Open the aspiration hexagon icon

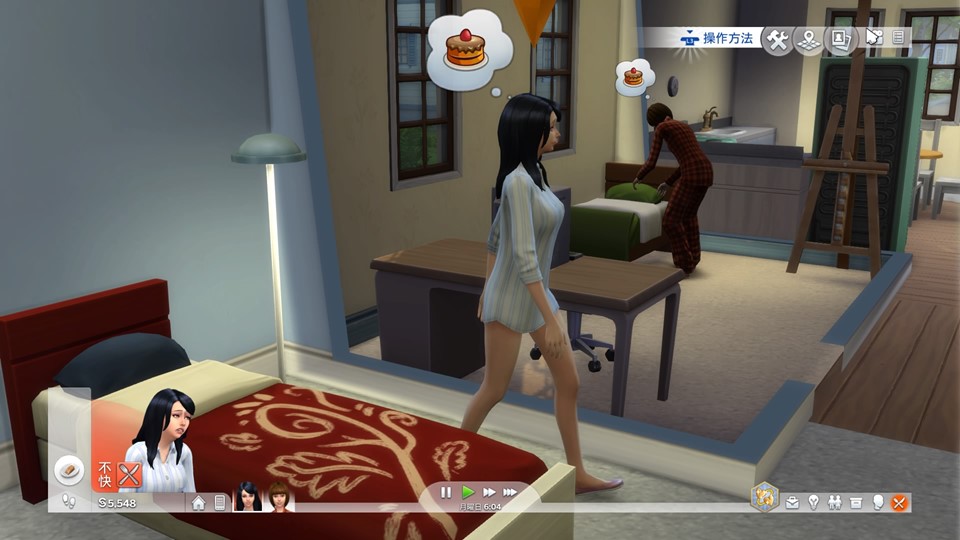pyautogui.click(x=764, y=497)
